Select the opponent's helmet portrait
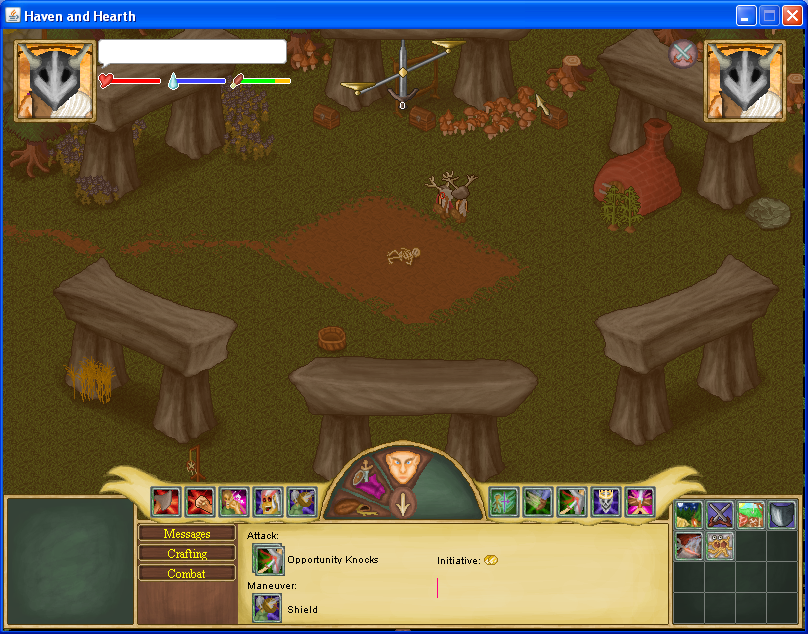808x634 pixels. 745,80
